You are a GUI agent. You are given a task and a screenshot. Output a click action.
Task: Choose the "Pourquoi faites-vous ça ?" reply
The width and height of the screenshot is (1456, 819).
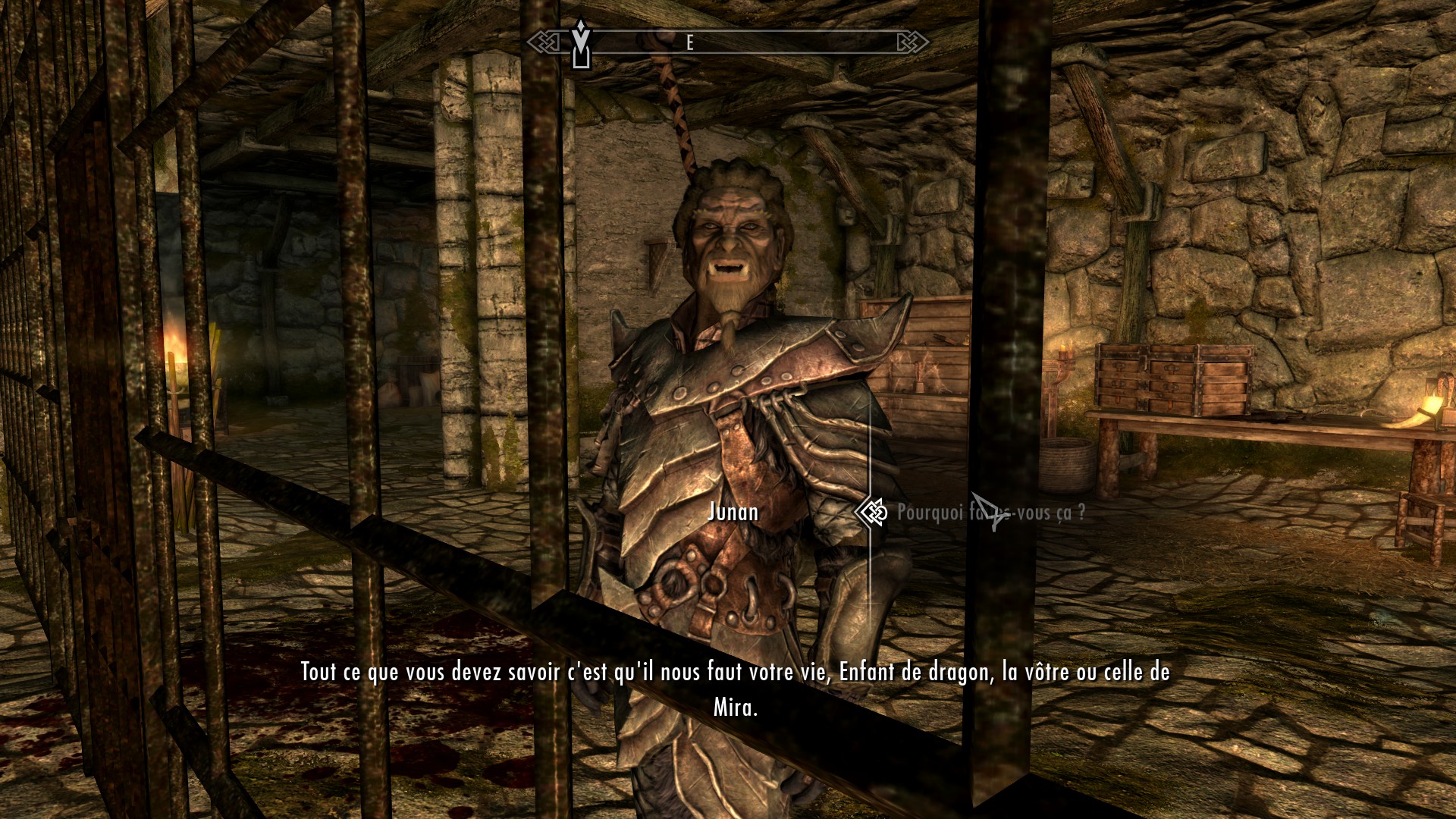(990, 513)
